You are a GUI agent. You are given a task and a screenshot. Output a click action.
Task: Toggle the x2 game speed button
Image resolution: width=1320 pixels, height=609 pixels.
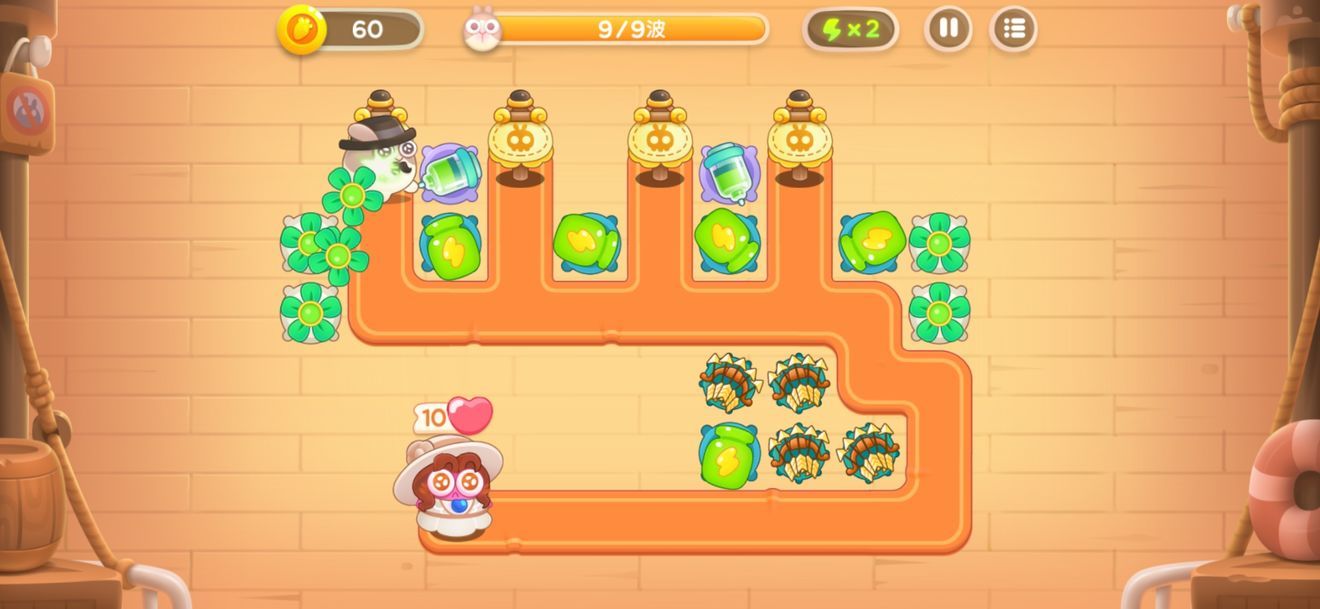click(850, 29)
